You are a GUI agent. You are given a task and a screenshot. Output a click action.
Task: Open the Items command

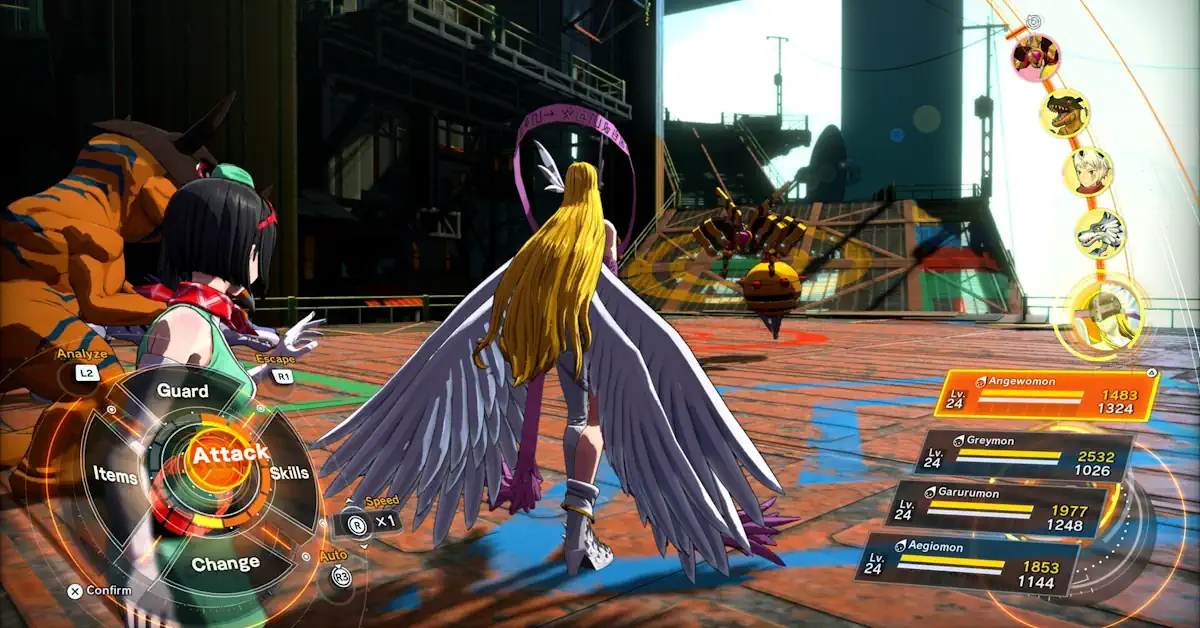116,476
